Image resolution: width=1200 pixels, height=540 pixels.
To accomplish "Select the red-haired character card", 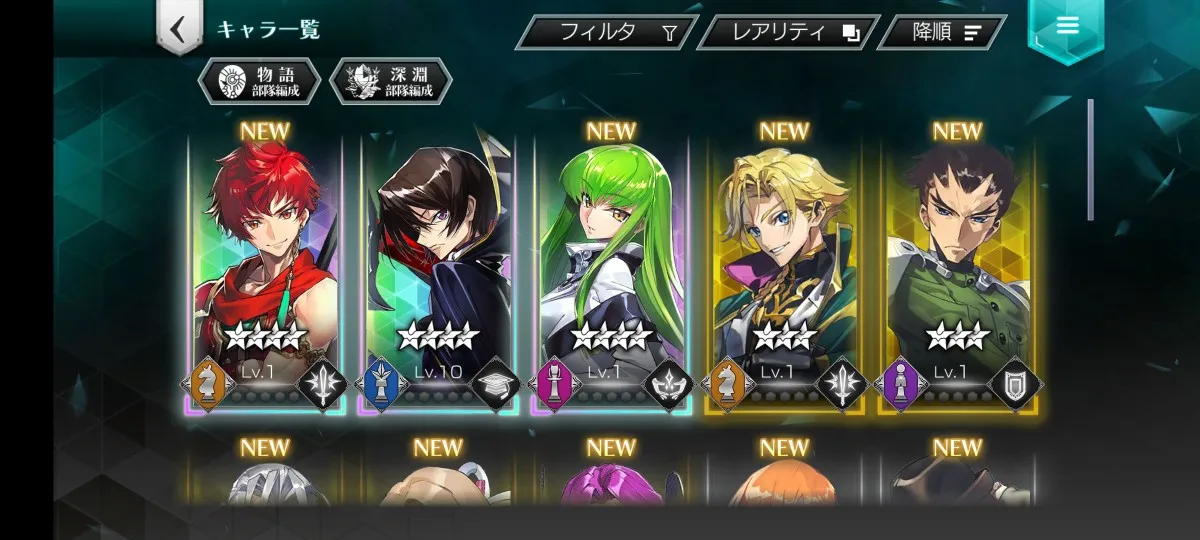I will (x=264, y=272).
